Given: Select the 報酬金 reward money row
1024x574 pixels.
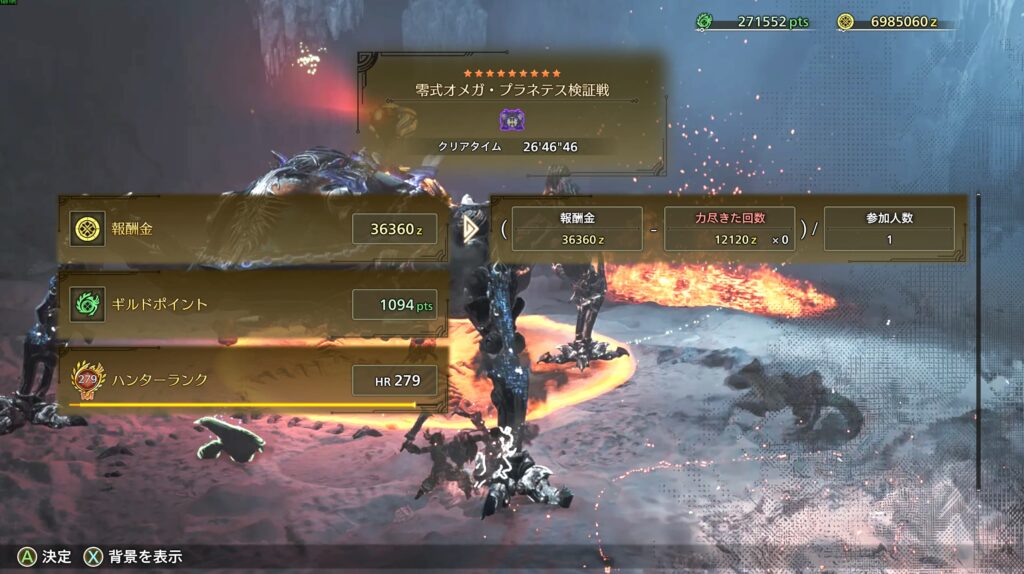Looking at the screenshot, I should pyautogui.click(x=253, y=230).
